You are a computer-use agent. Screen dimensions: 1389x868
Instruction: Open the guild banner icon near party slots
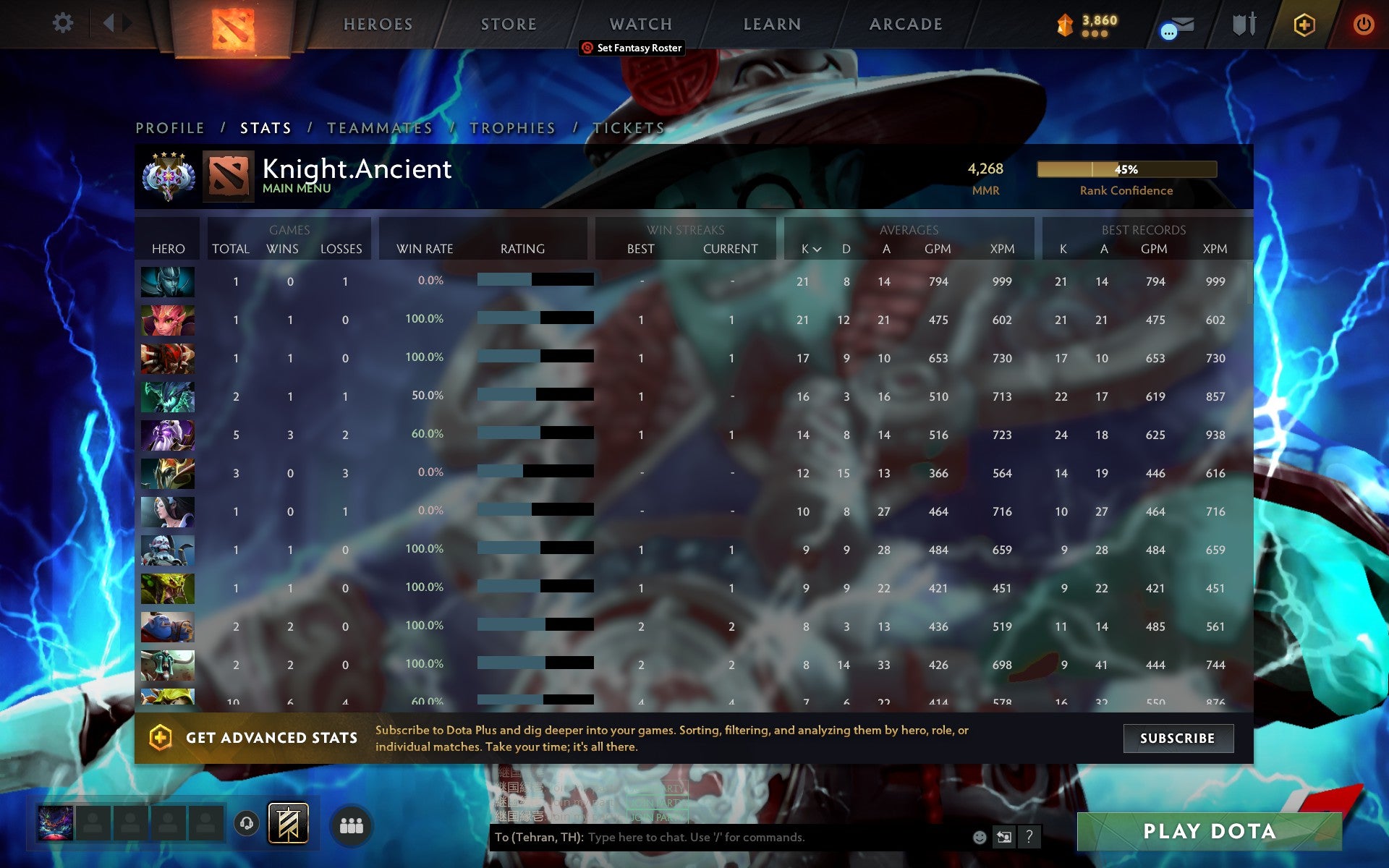click(x=288, y=825)
